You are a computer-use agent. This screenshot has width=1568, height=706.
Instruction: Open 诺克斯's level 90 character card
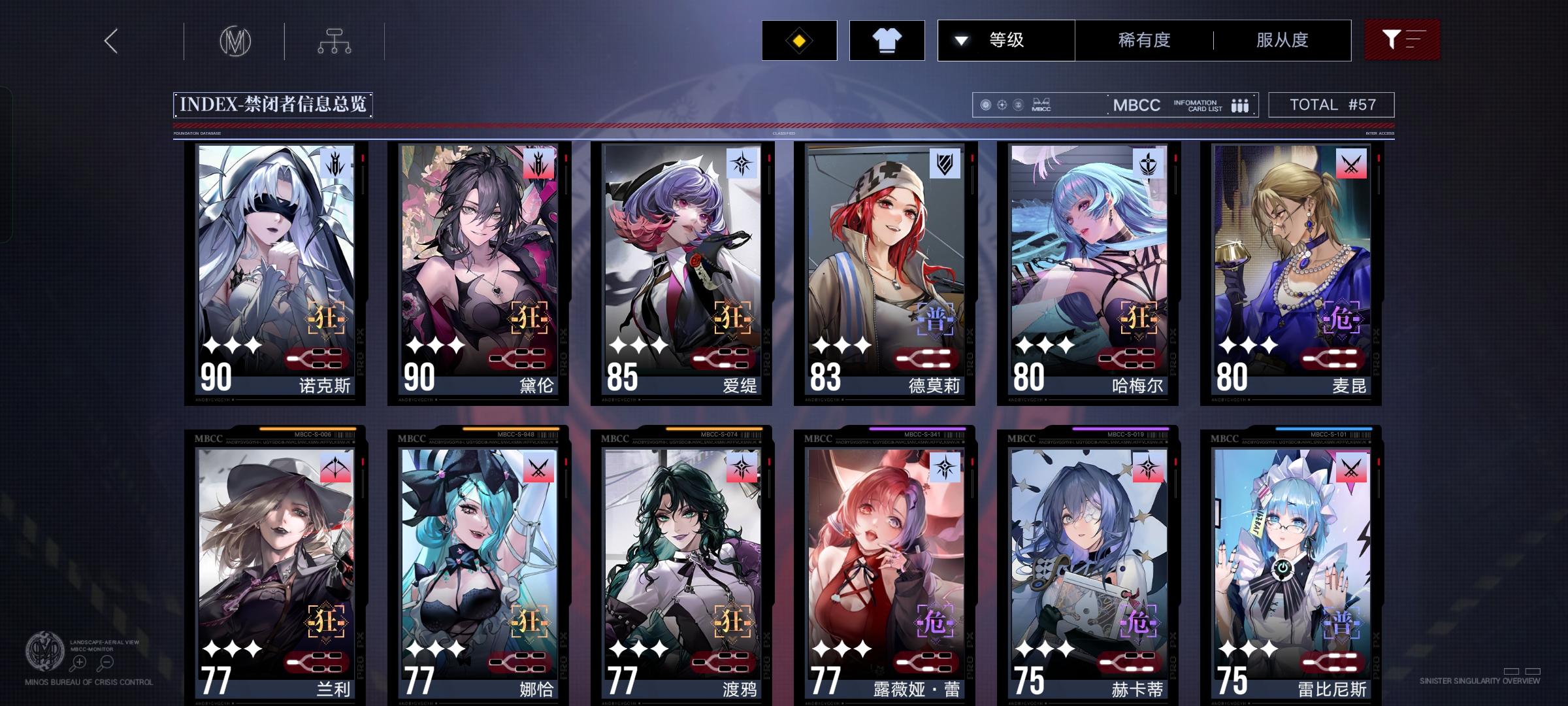point(274,275)
